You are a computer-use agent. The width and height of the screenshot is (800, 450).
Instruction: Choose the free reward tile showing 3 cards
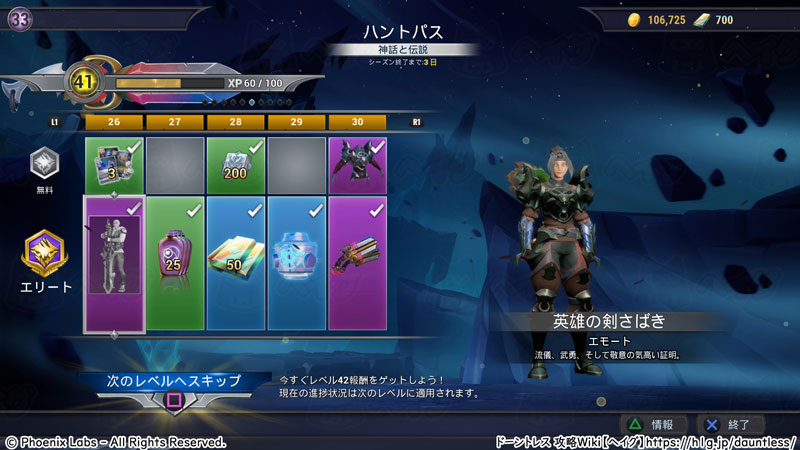(x=114, y=165)
